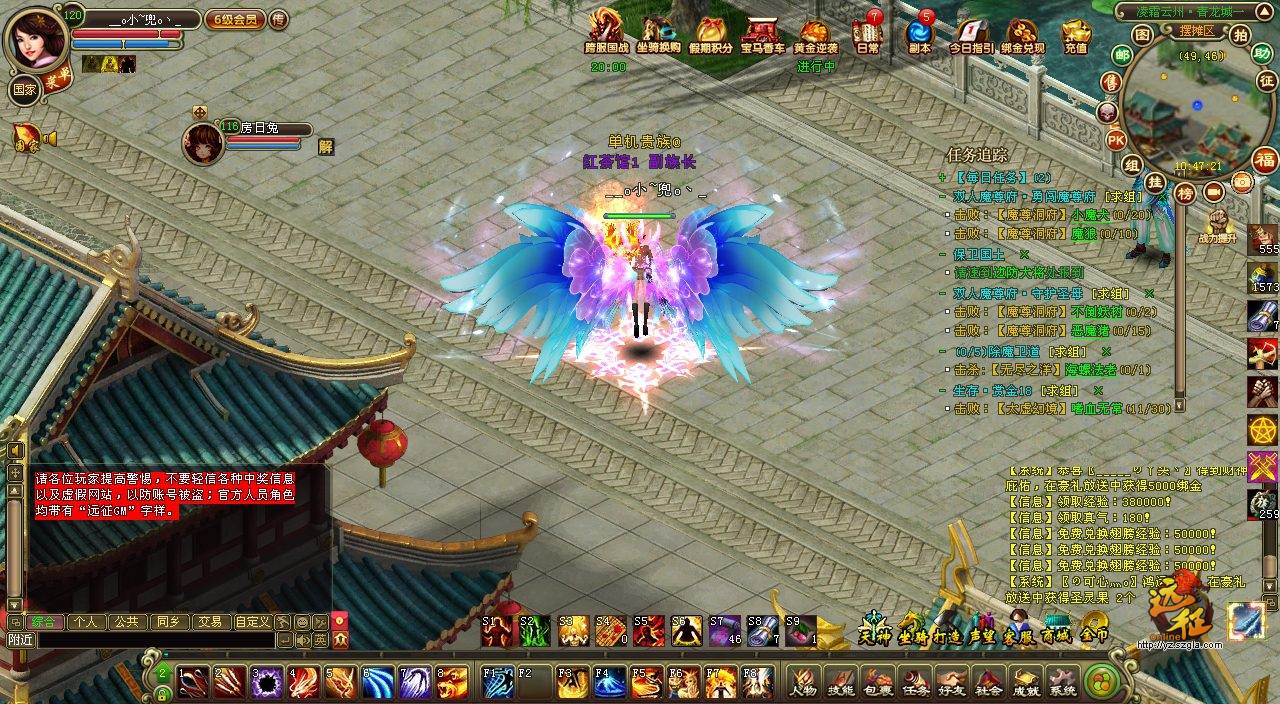Viewport: 1280px width, 704px height.
Task: Activate the purple vortex skill in slot 3
Action: (x=267, y=681)
